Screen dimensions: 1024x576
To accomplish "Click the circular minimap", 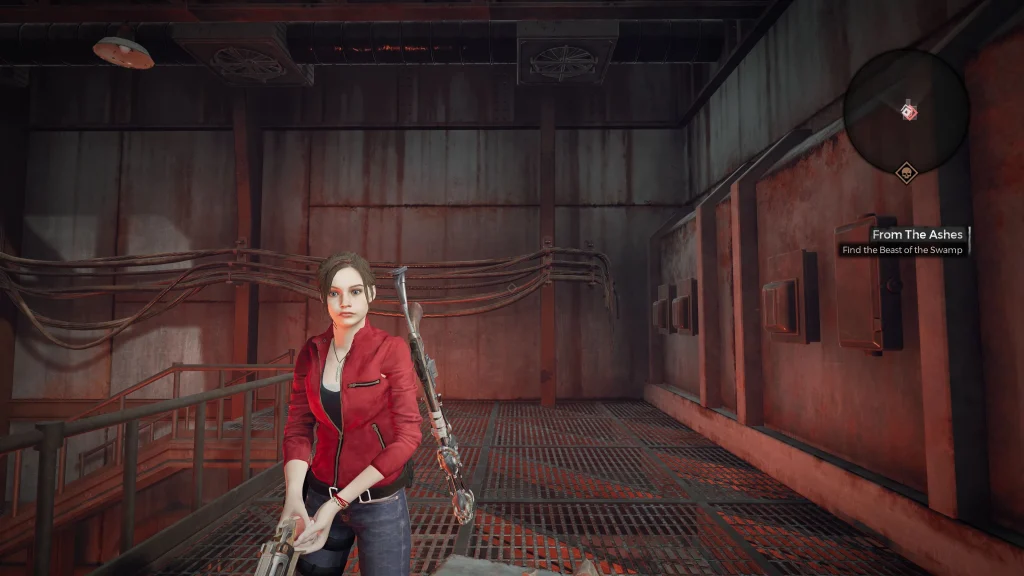I will point(906,111).
